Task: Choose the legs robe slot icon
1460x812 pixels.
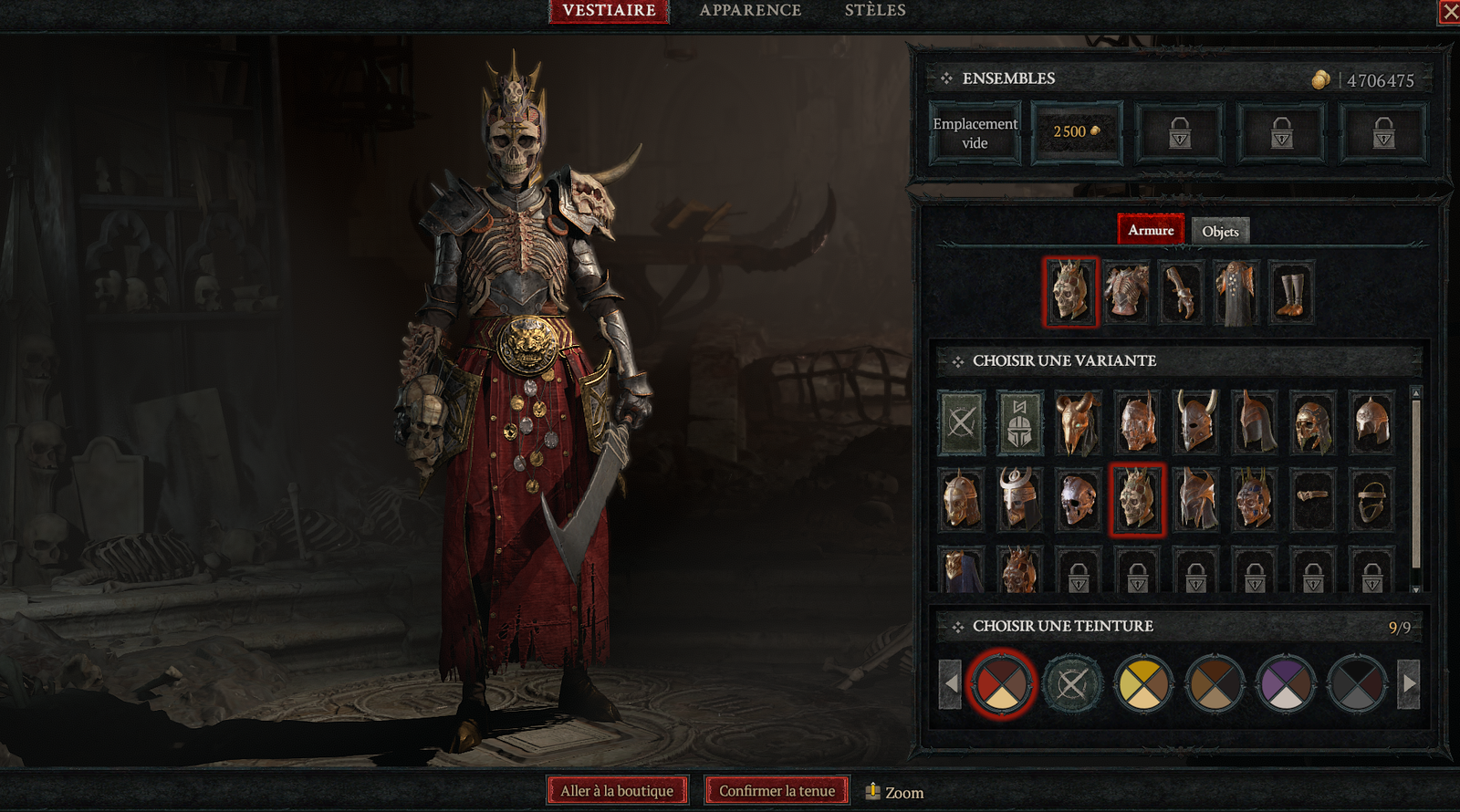Action: (x=1236, y=293)
